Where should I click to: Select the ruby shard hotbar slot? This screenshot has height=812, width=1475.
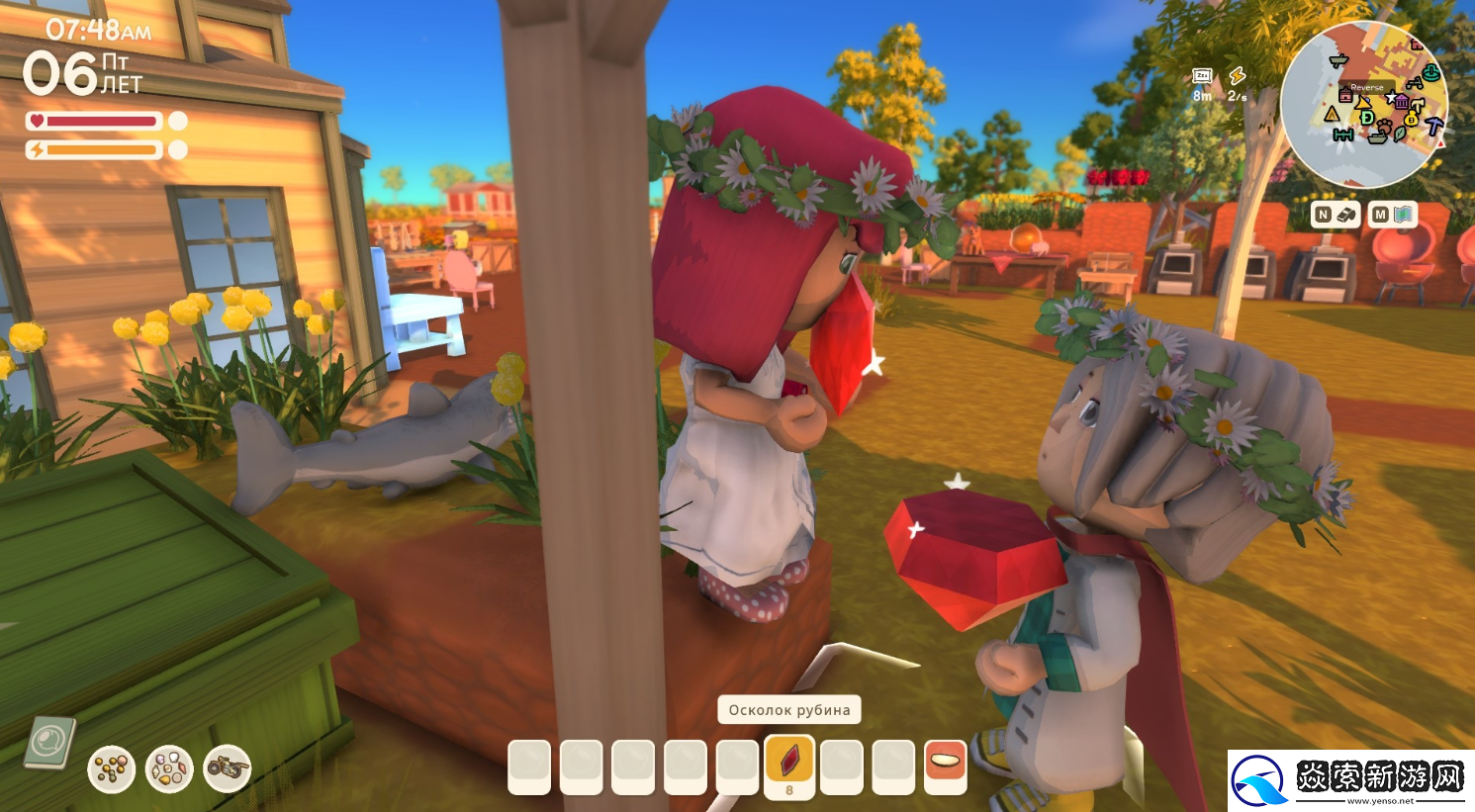point(789,766)
